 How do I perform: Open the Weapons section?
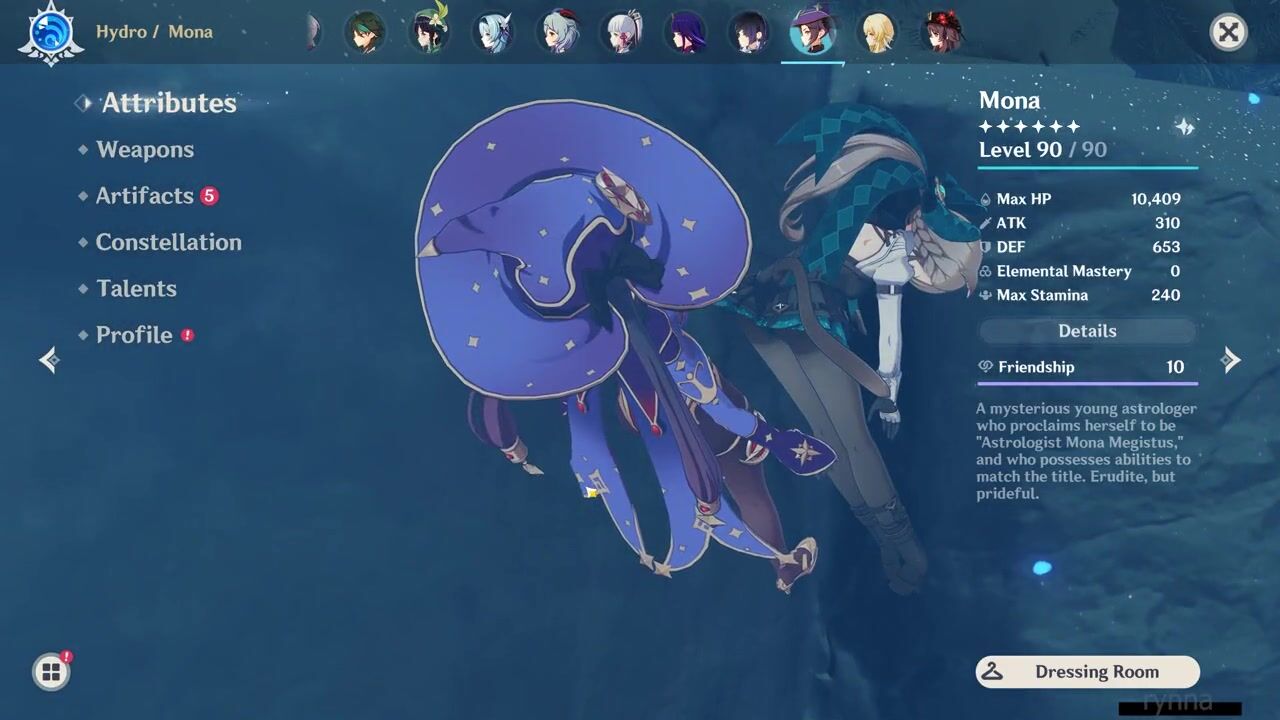coord(145,150)
